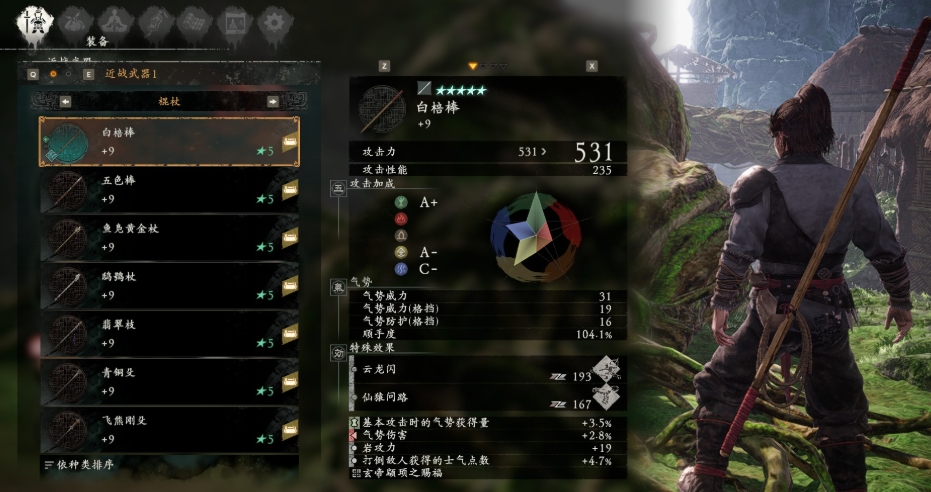The image size is (931, 492).
Task: Open the meditating figure tab
Action: 114,20
